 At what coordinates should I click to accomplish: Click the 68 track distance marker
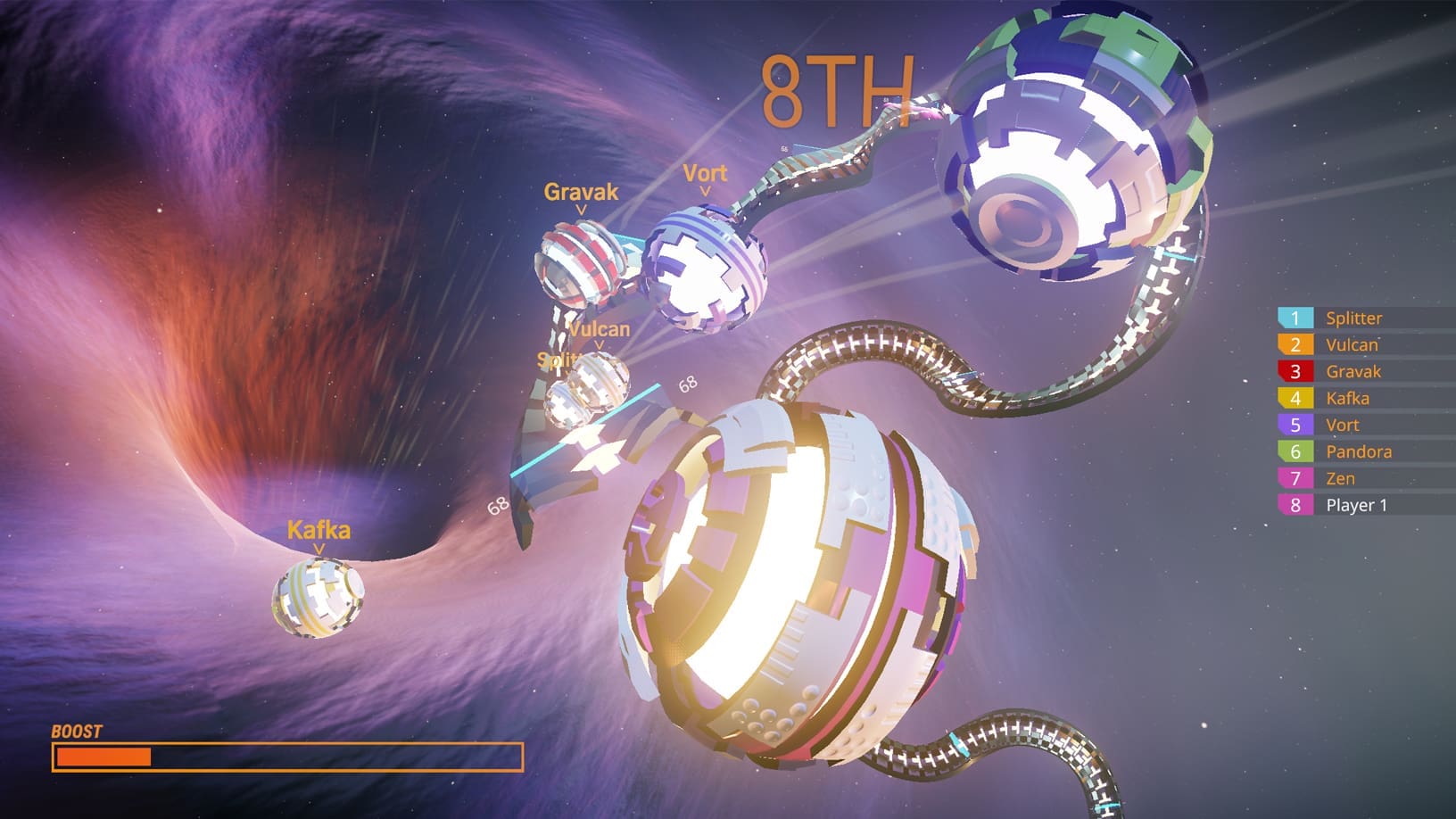tap(688, 385)
